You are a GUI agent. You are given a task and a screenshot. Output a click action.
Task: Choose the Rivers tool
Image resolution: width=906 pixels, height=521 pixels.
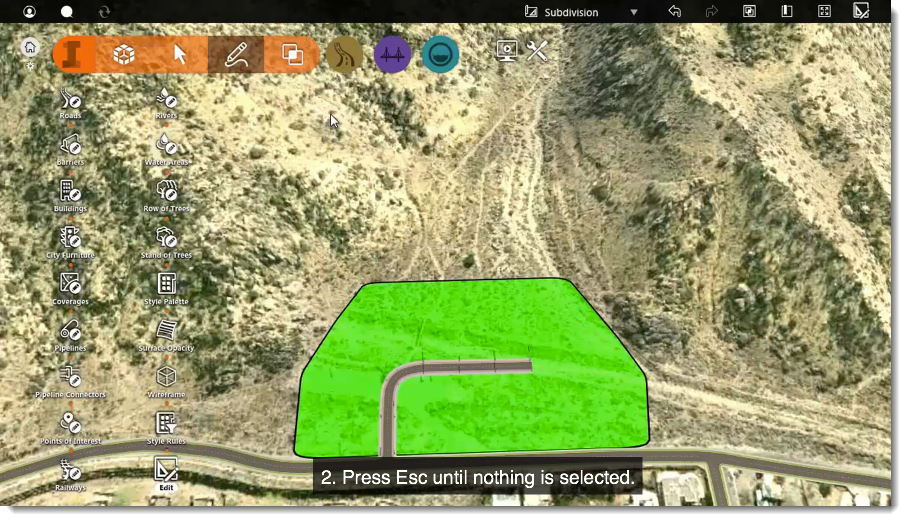point(166,99)
